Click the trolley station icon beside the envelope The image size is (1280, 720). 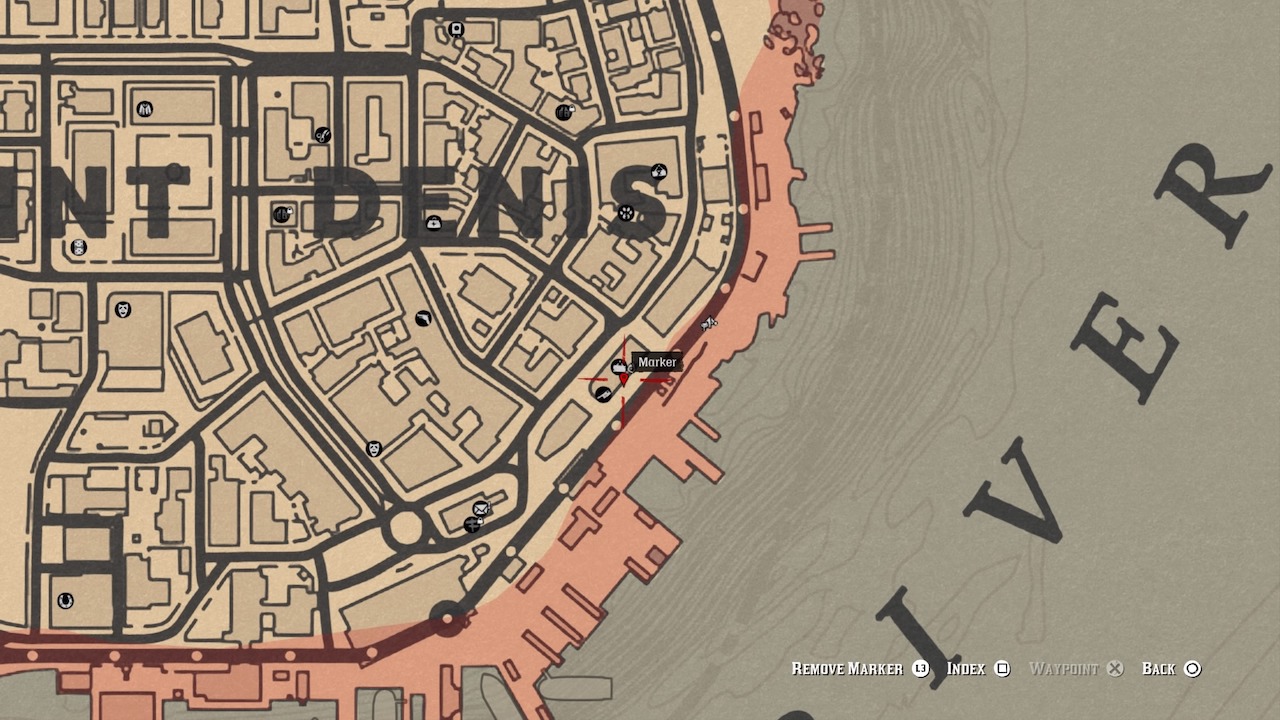[x=472, y=523]
